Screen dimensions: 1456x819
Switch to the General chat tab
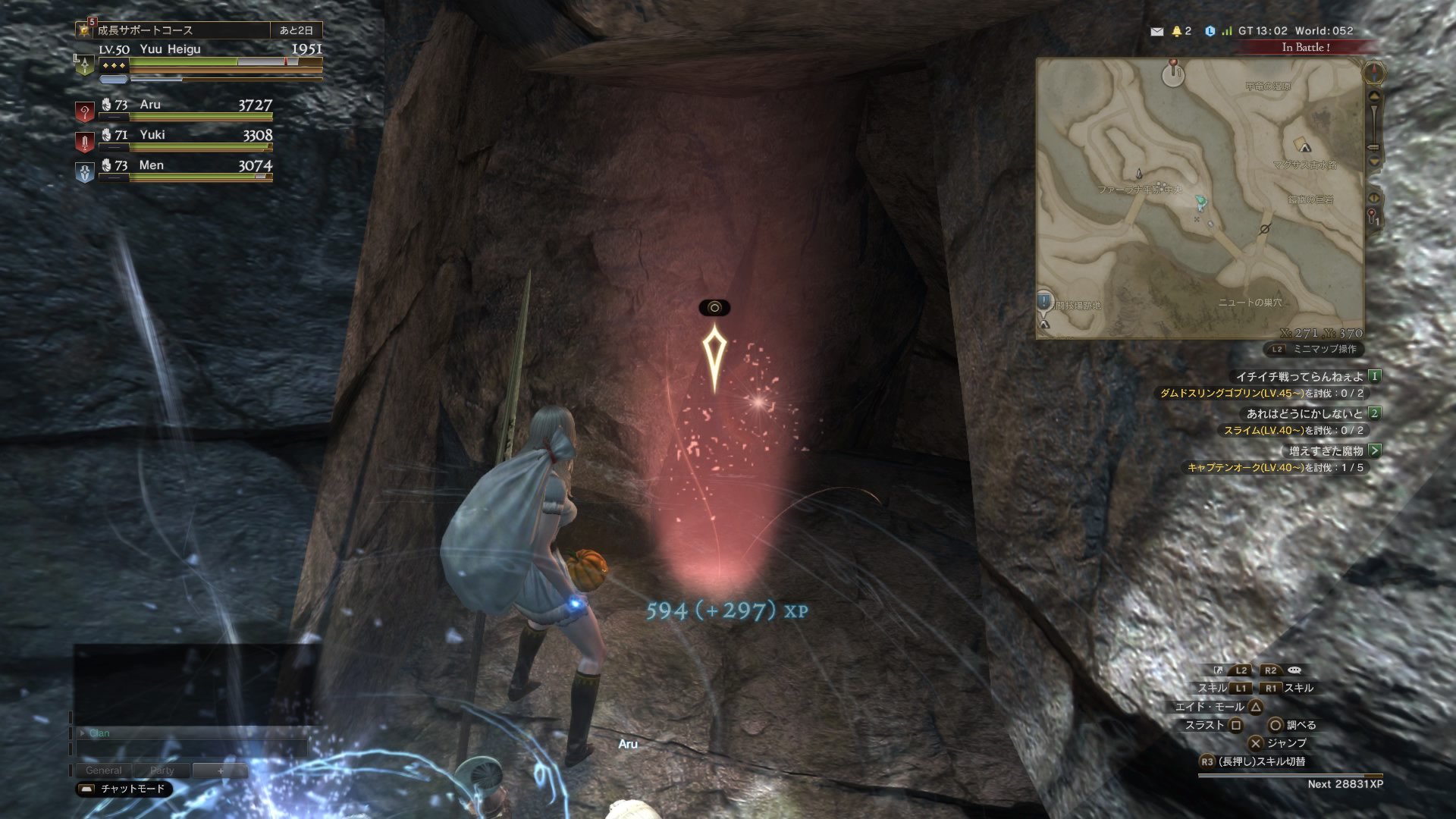tap(103, 770)
